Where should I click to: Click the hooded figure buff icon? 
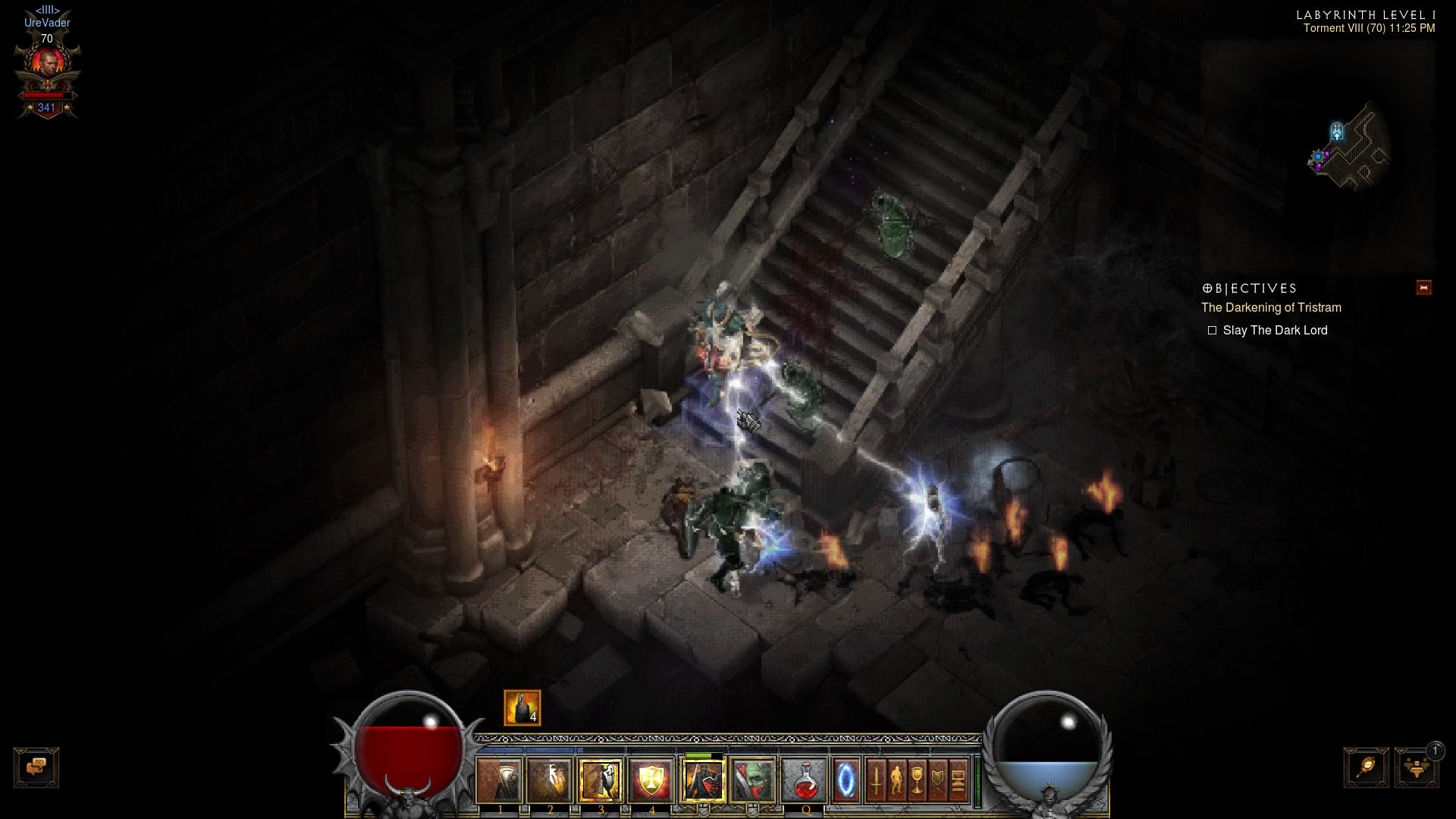(522, 708)
